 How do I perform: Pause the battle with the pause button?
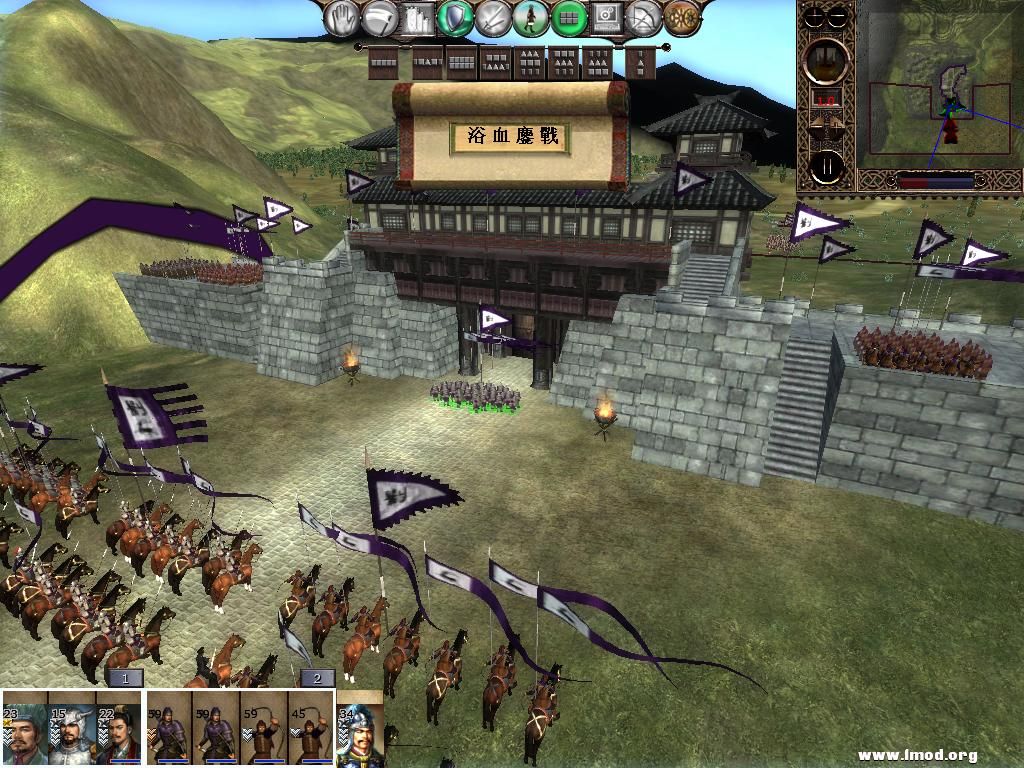click(827, 166)
